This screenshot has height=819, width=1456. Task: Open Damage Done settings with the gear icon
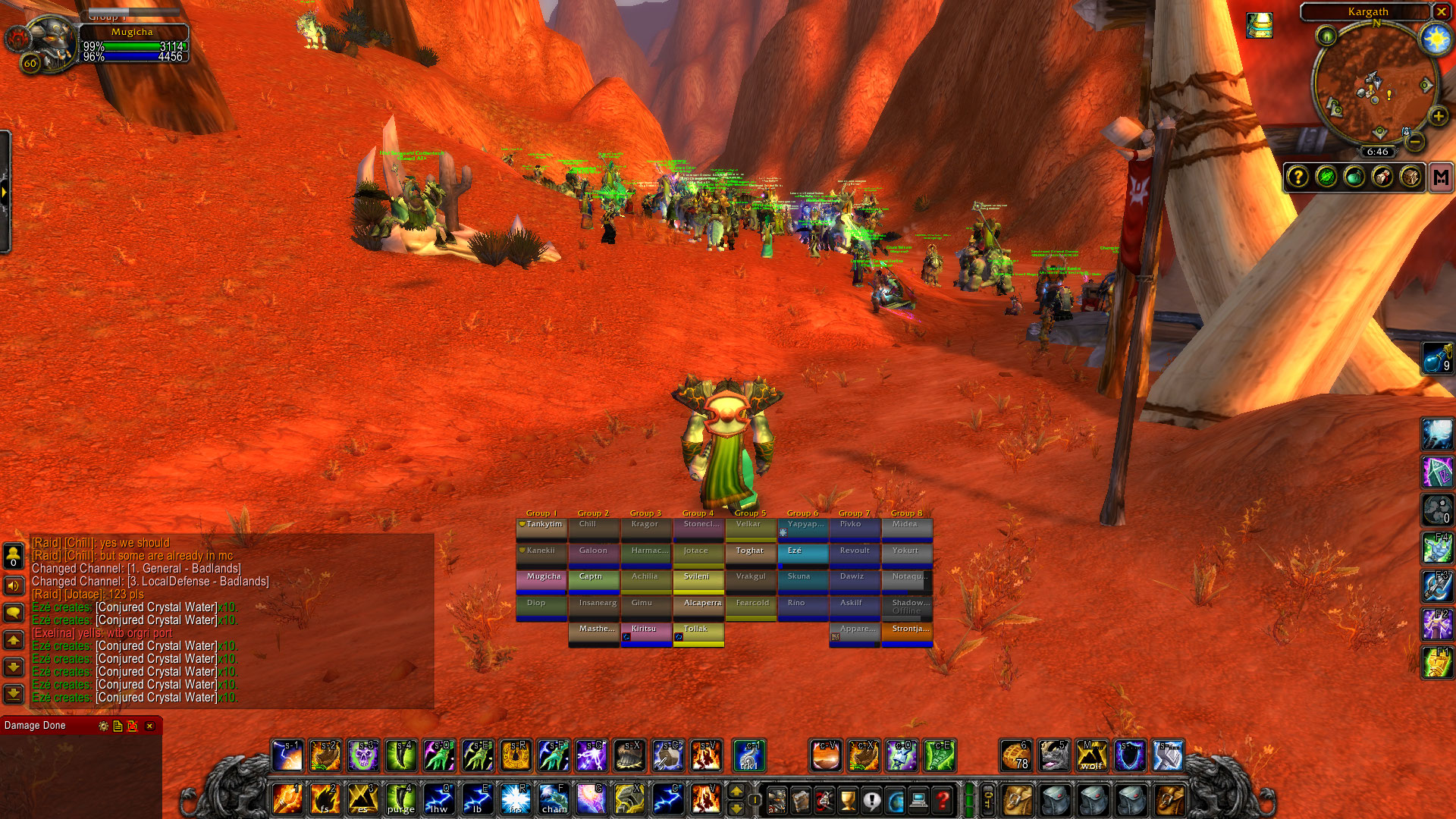(102, 726)
